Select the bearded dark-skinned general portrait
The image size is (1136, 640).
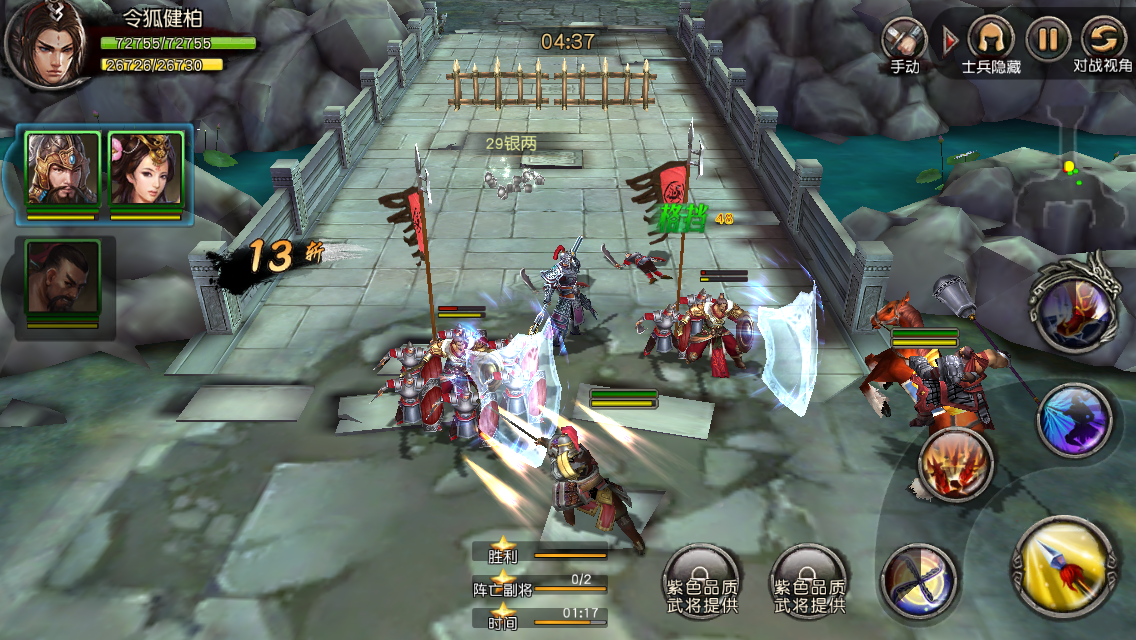62,277
